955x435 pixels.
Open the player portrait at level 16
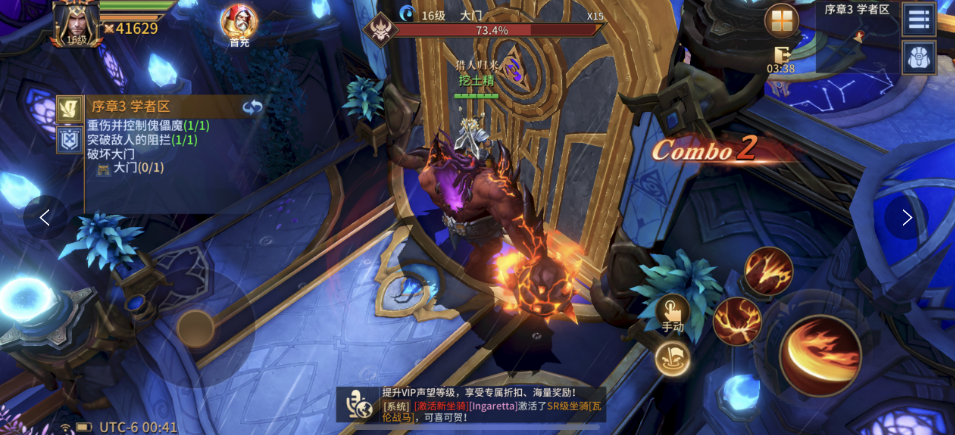point(74,22)
